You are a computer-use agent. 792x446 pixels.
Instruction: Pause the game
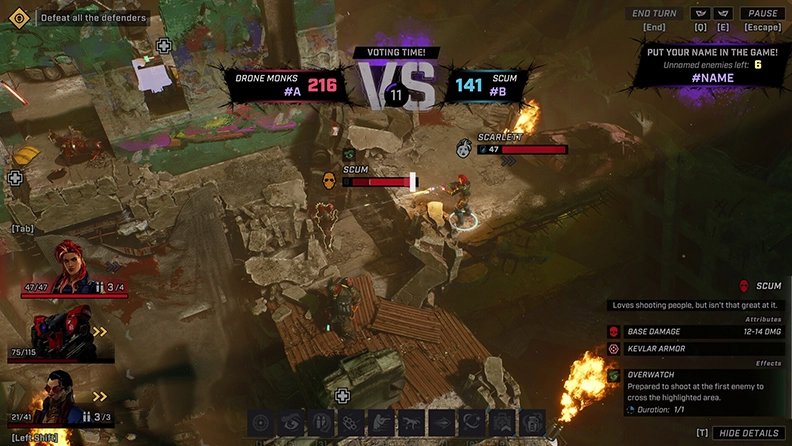761,13
